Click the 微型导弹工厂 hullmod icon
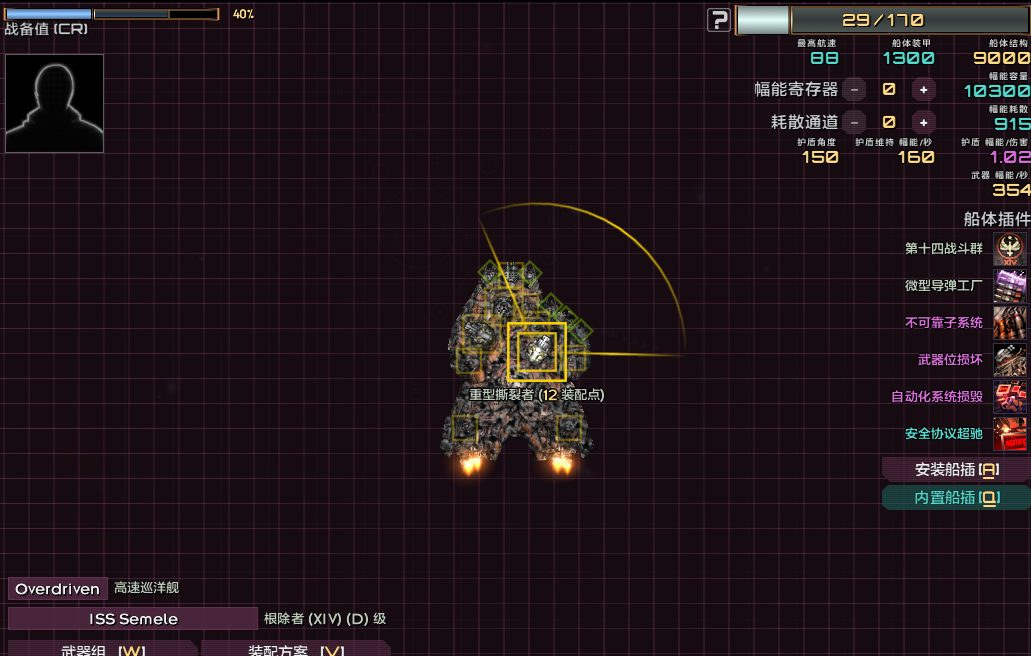The height and width of the screenshot is (656, 1031). 1010,286
